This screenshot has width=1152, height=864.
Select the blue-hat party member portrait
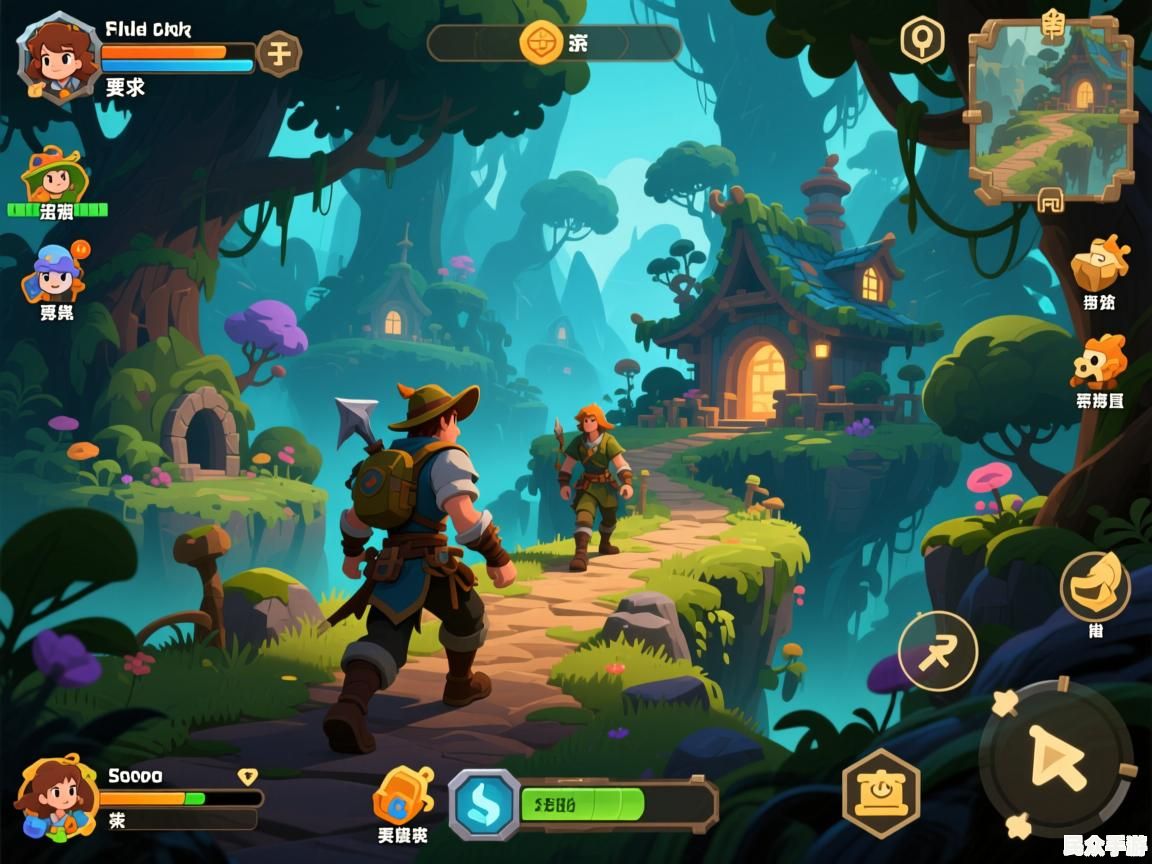[x=55, y=272]
